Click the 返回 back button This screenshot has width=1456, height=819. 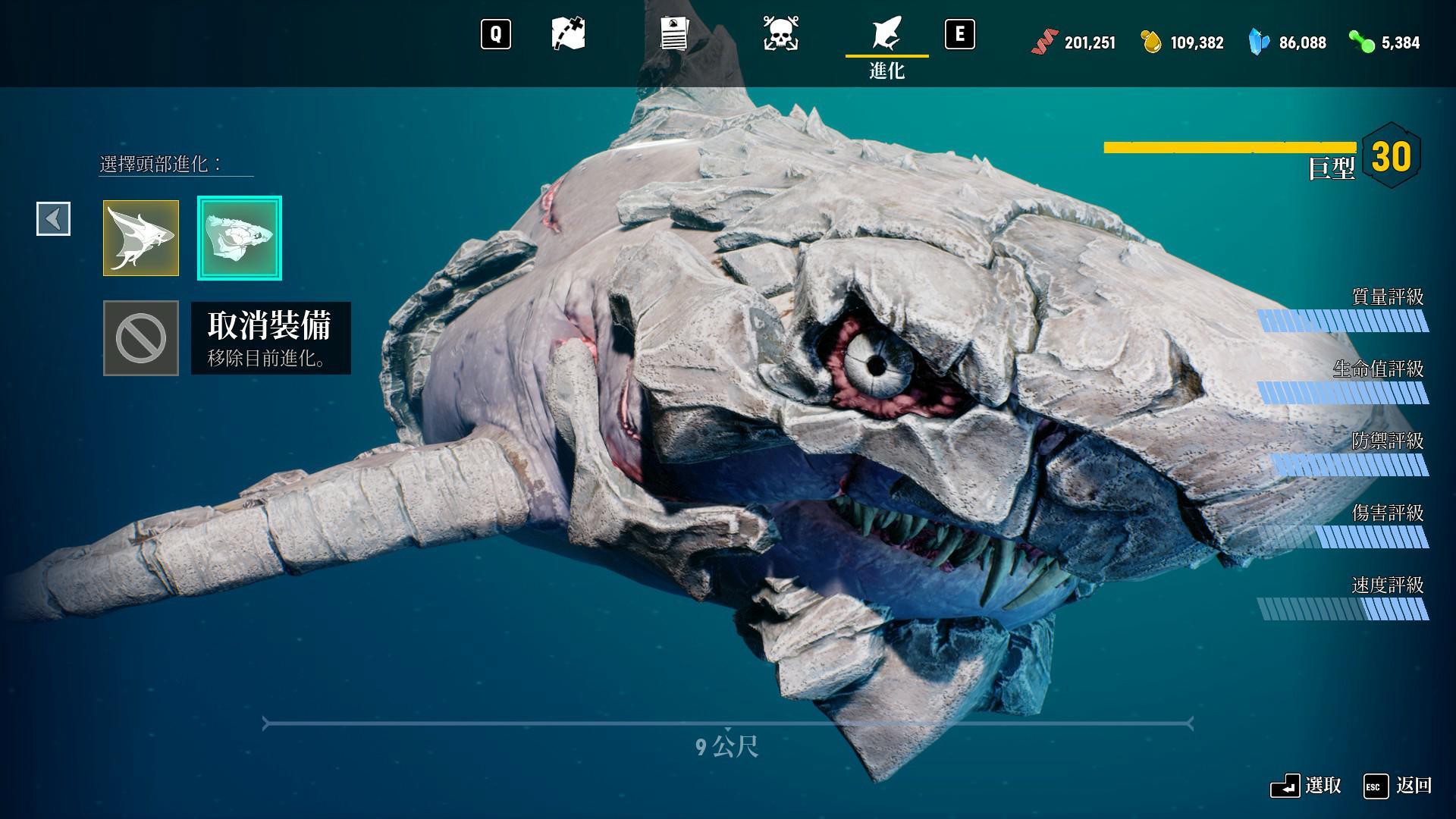(1398, 786)
